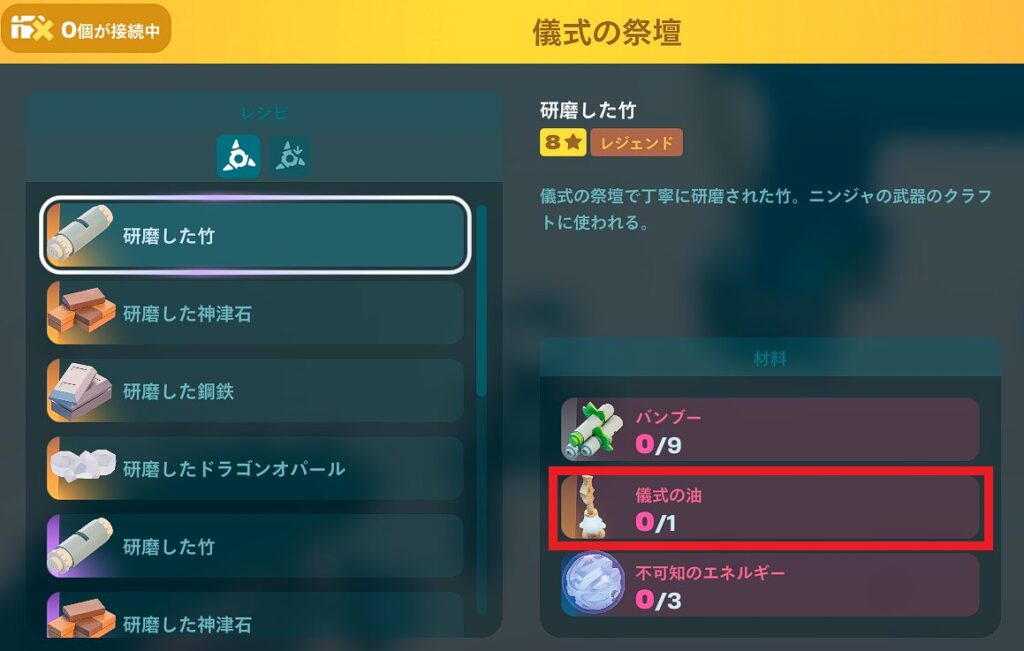Pick the 研磨したドラゴンオパール recipe

tap(254, 468)
